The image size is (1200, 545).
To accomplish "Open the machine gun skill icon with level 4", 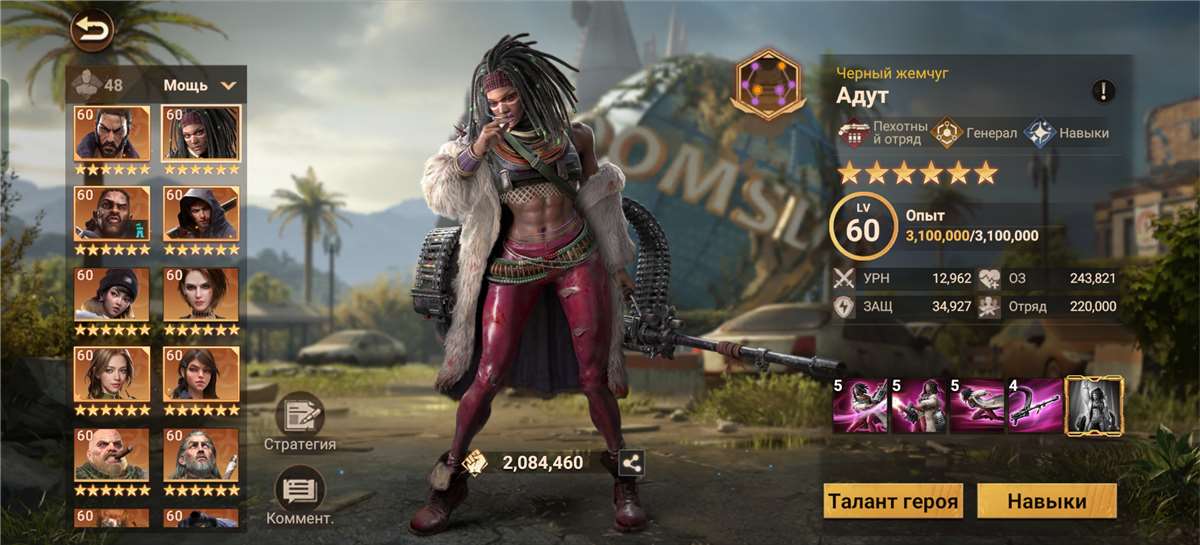I will [1035, 405].
